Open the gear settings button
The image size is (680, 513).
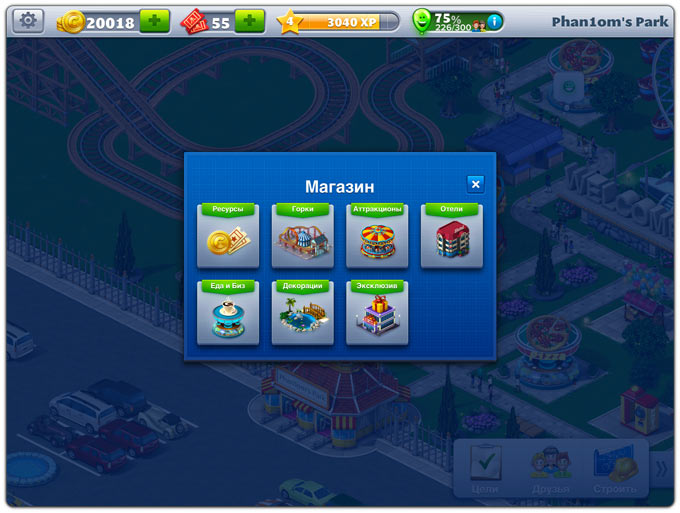click(x=29, y=21)
